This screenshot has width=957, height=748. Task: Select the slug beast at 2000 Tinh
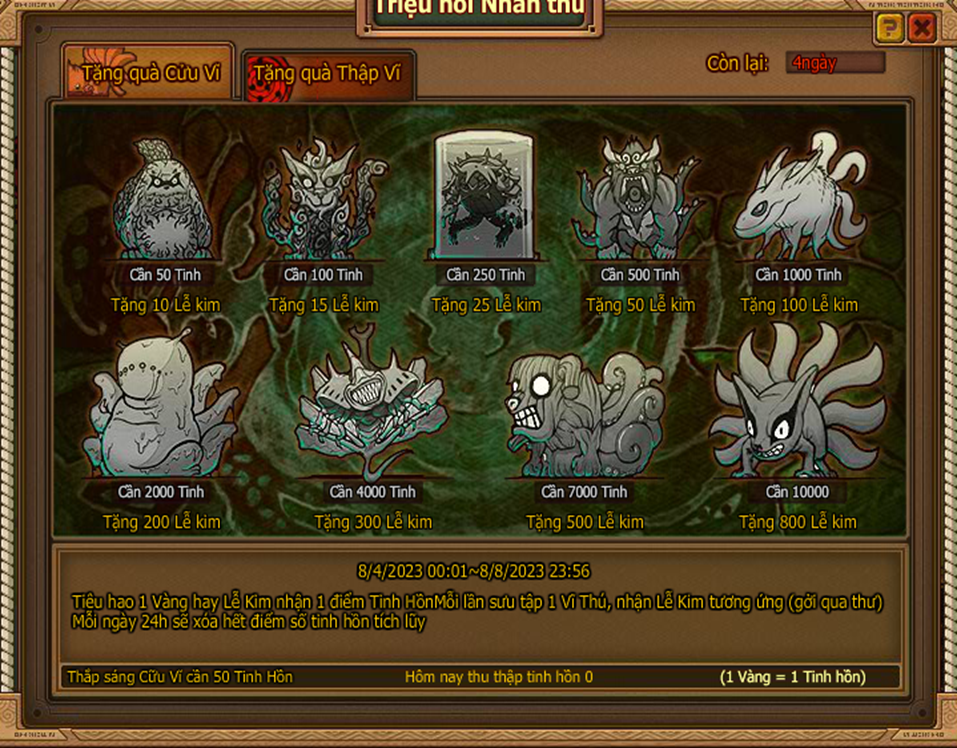(158, 412)
